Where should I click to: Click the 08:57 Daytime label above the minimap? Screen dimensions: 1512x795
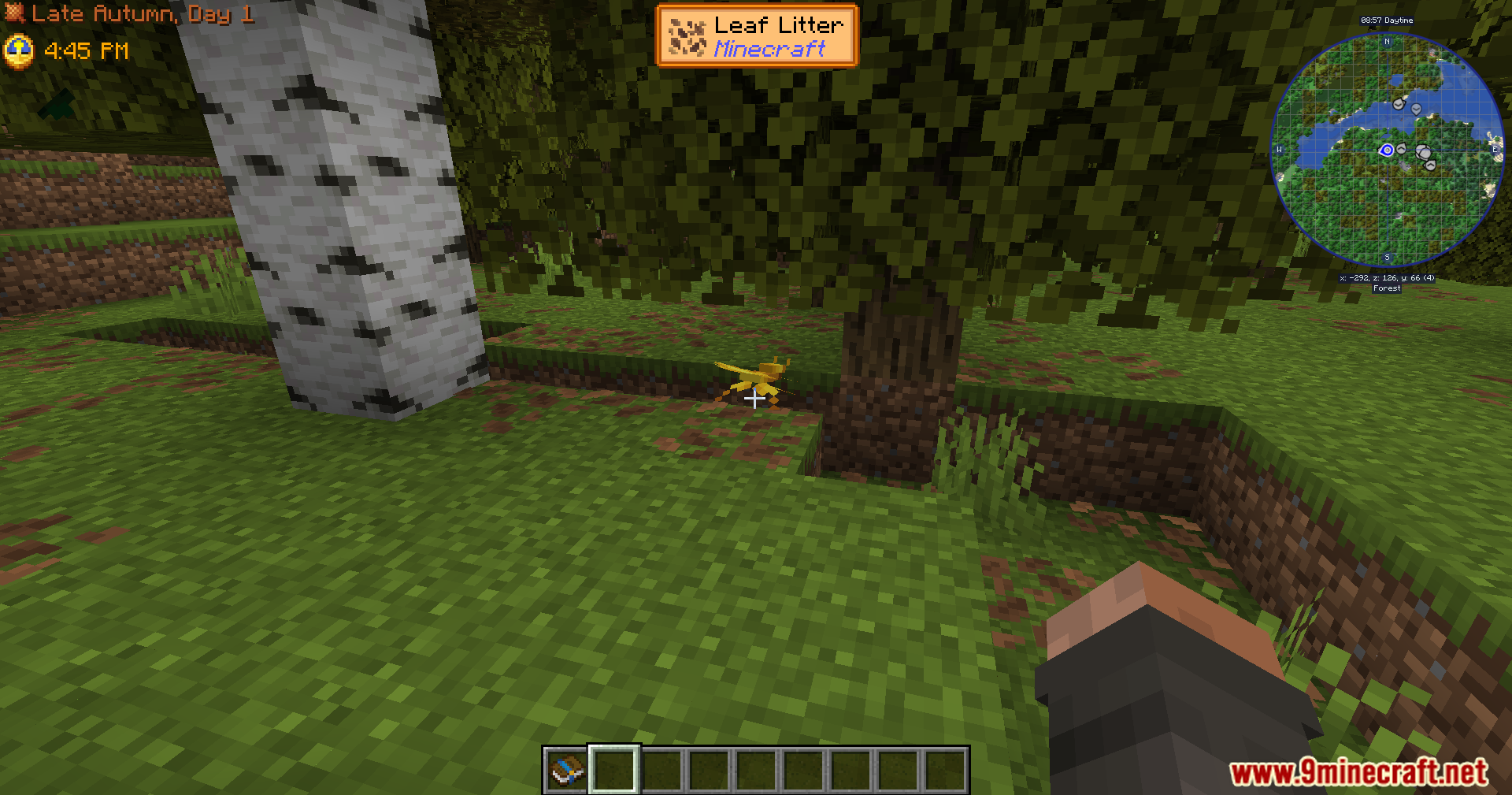pos(1387,20)
